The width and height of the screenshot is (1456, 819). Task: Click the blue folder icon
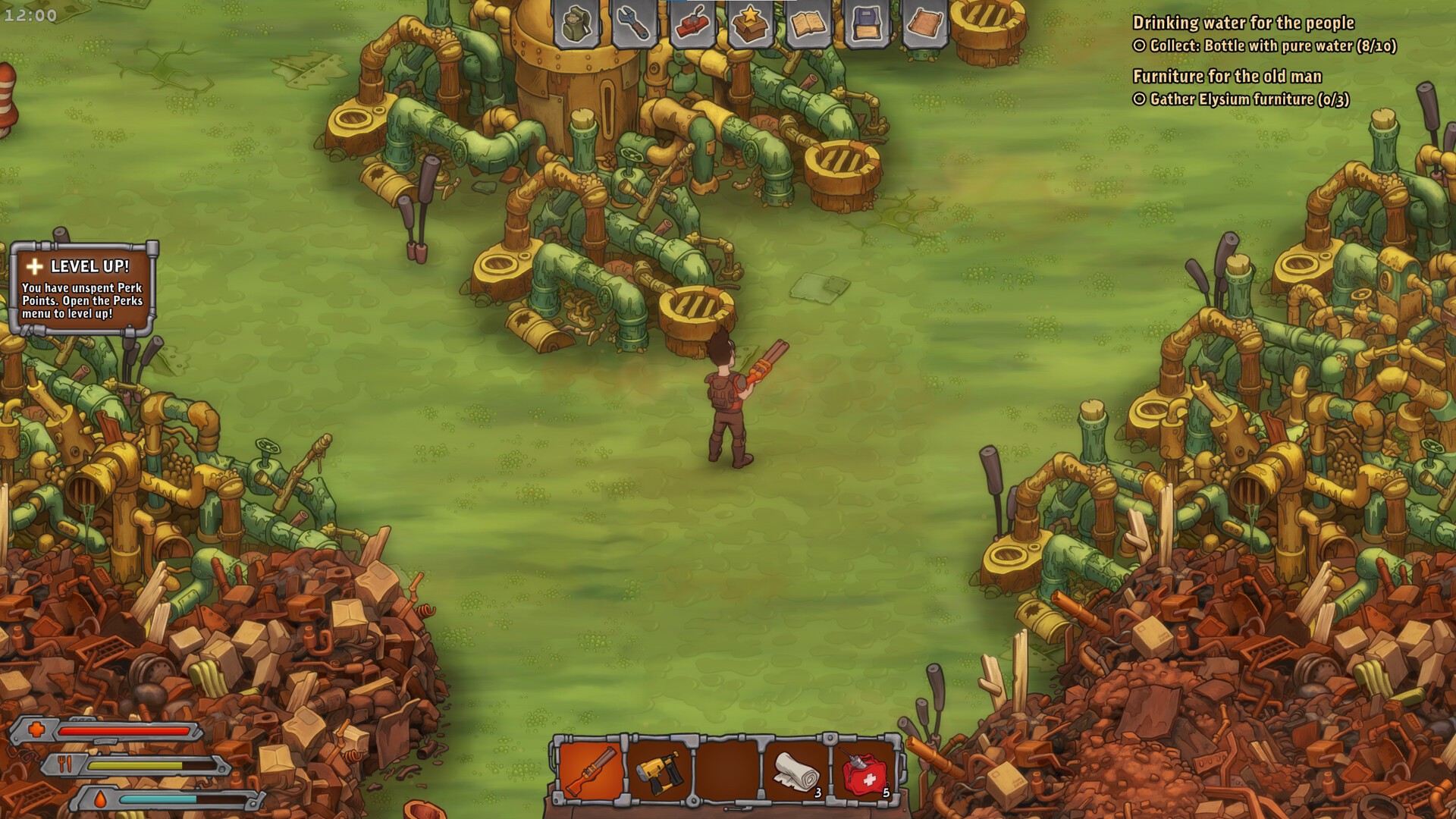(865, 24)
